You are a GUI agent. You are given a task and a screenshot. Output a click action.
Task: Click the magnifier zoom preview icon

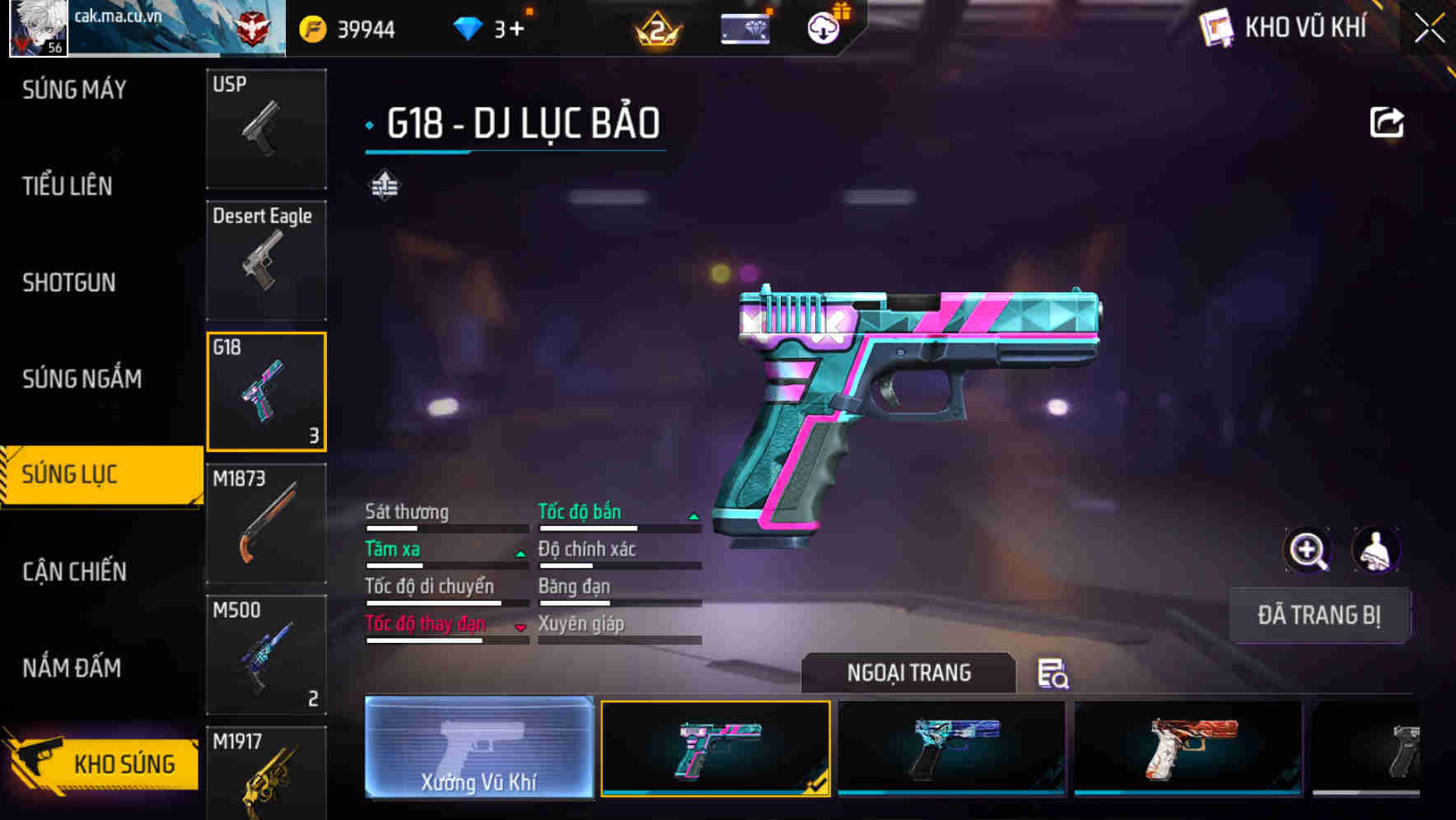tap(1309, 549)
